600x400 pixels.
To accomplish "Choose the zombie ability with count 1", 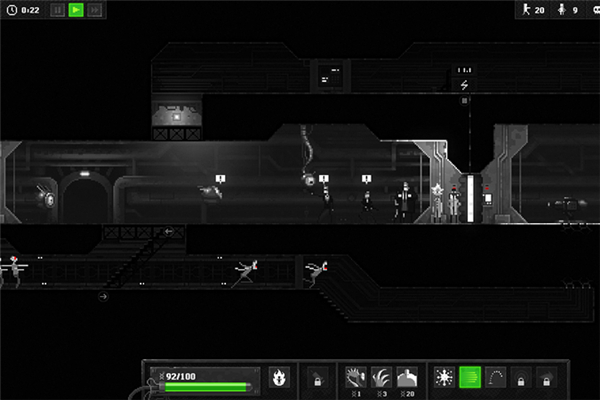I will click(x=356, y=377).
